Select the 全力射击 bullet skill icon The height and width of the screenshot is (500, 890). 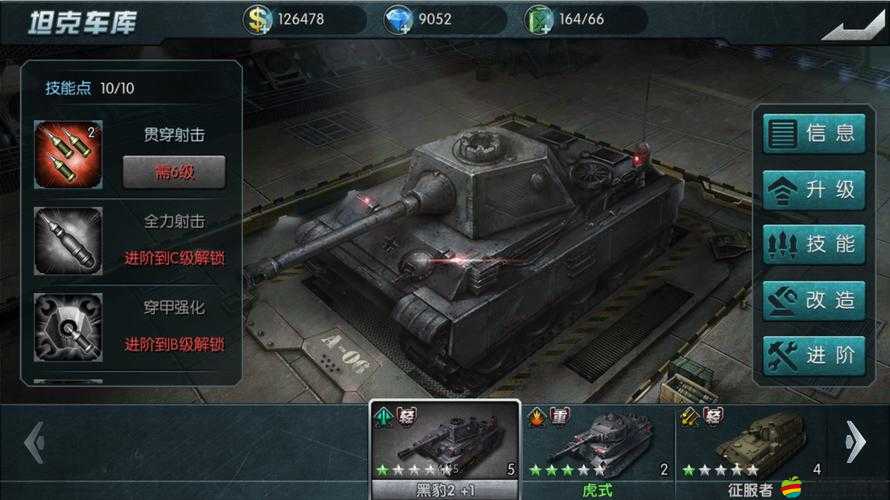pos(68,241)
